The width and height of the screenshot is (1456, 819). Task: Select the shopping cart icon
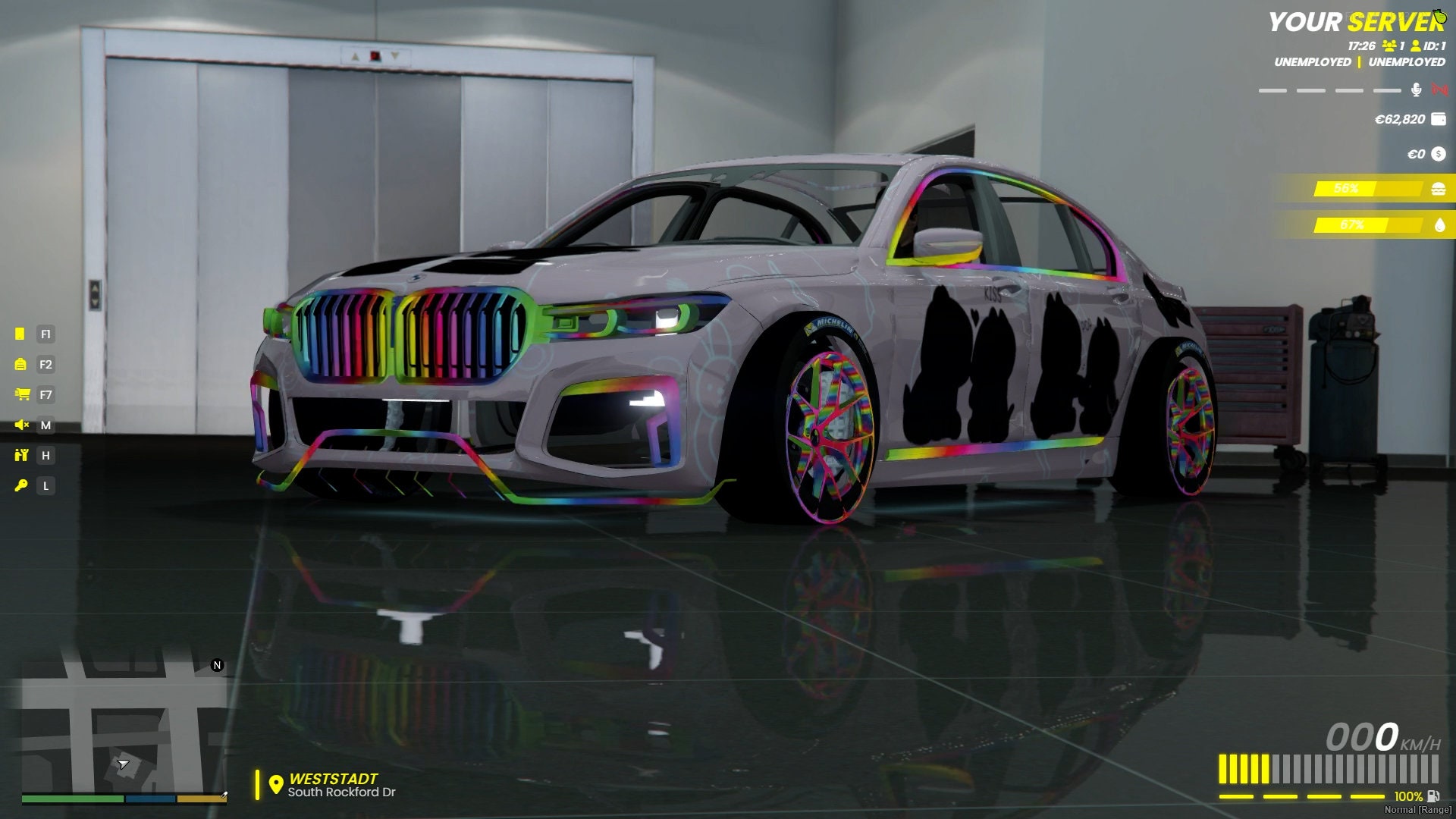tap(23, 396)
